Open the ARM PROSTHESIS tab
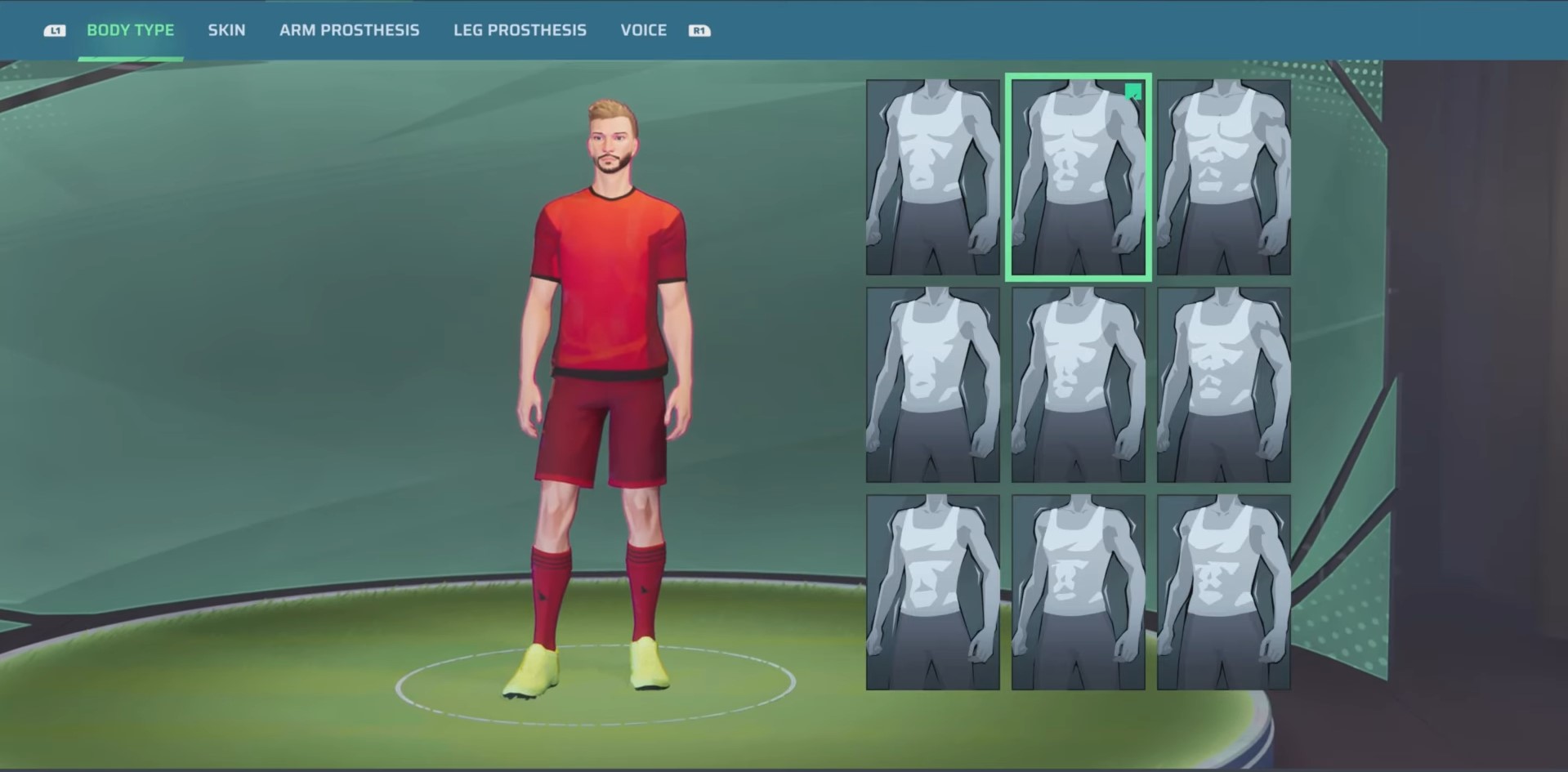 350,30
